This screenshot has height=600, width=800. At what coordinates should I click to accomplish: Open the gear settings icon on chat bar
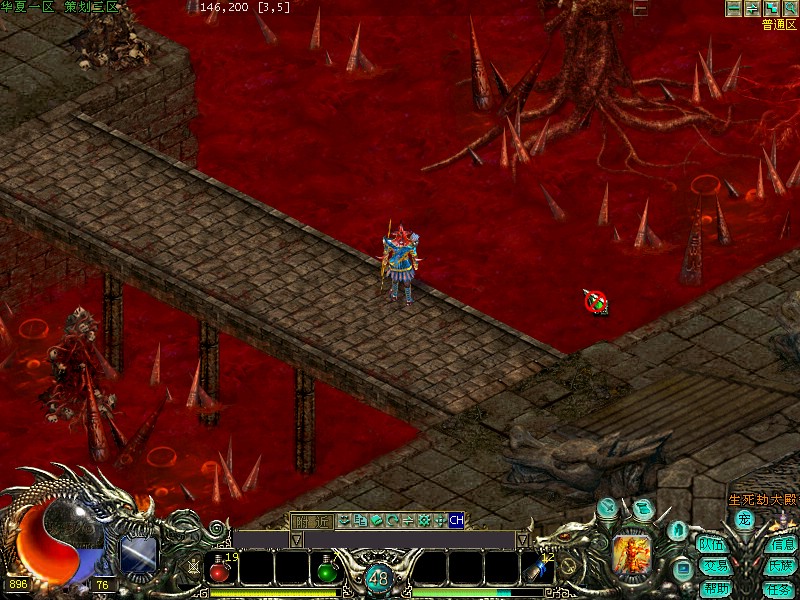pos(424,520)
